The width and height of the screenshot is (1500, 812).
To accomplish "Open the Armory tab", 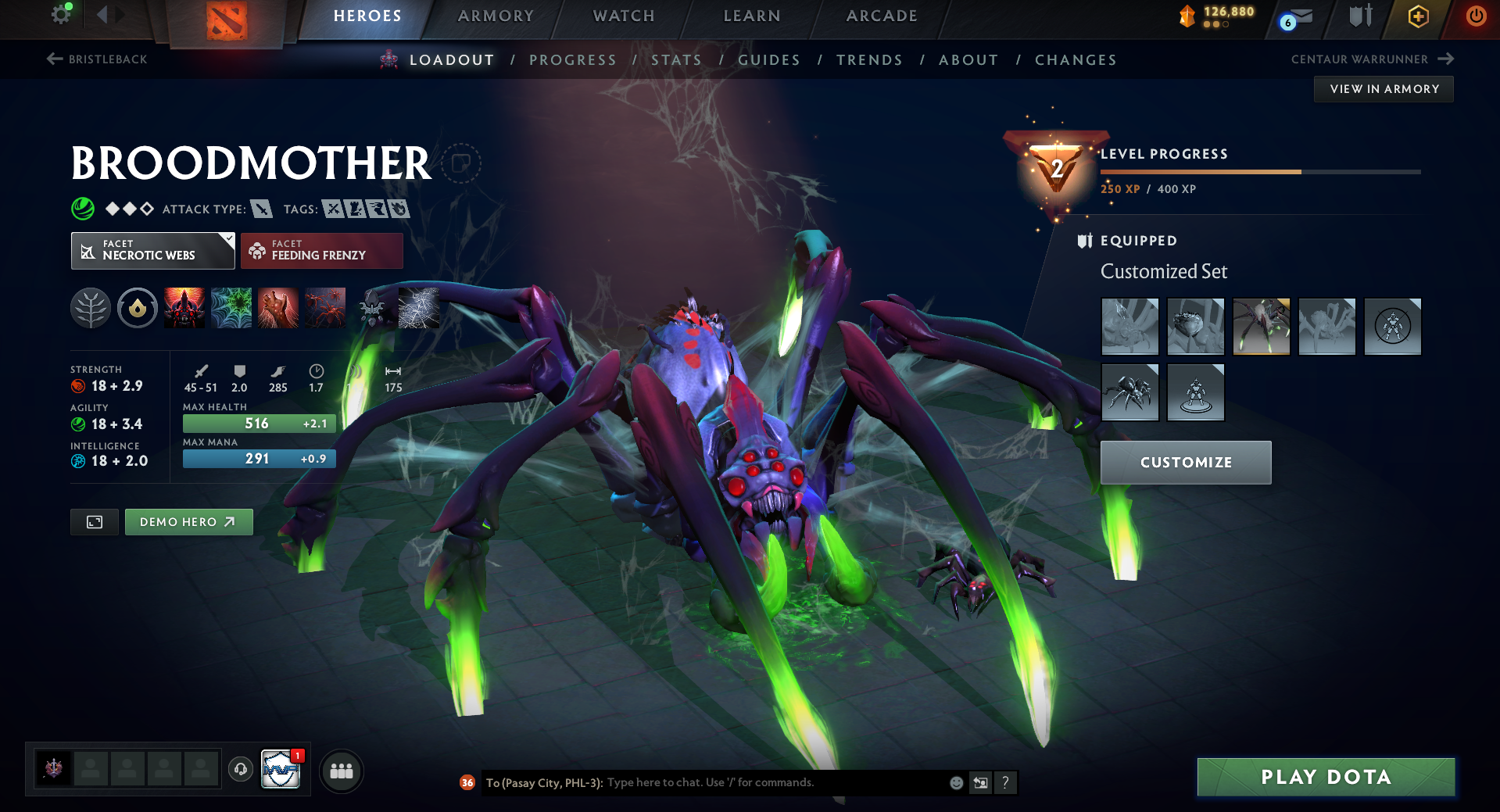I will tap(496, 16).
